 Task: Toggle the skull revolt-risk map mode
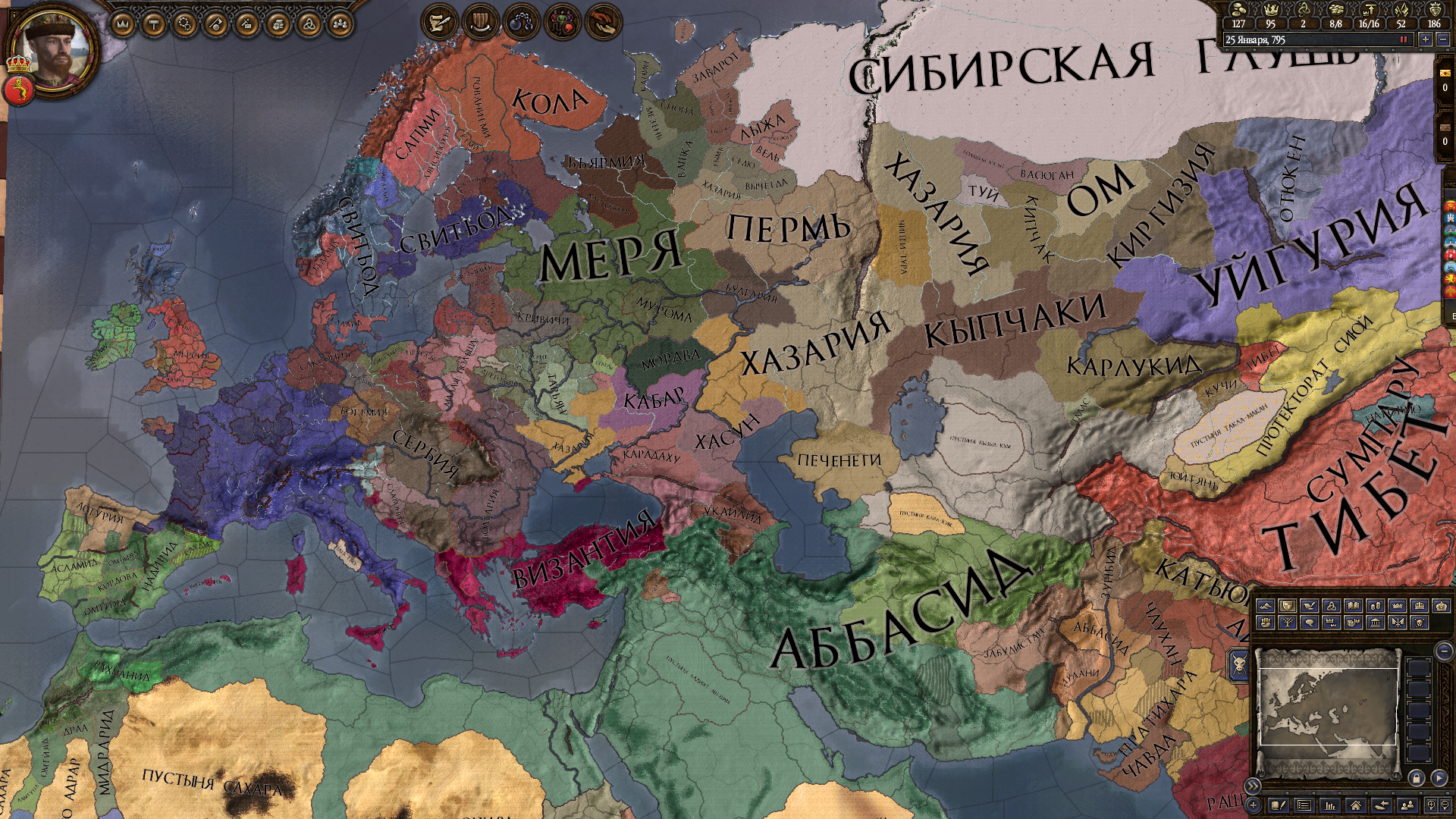pyautogui.click(x=1420, y=623)
